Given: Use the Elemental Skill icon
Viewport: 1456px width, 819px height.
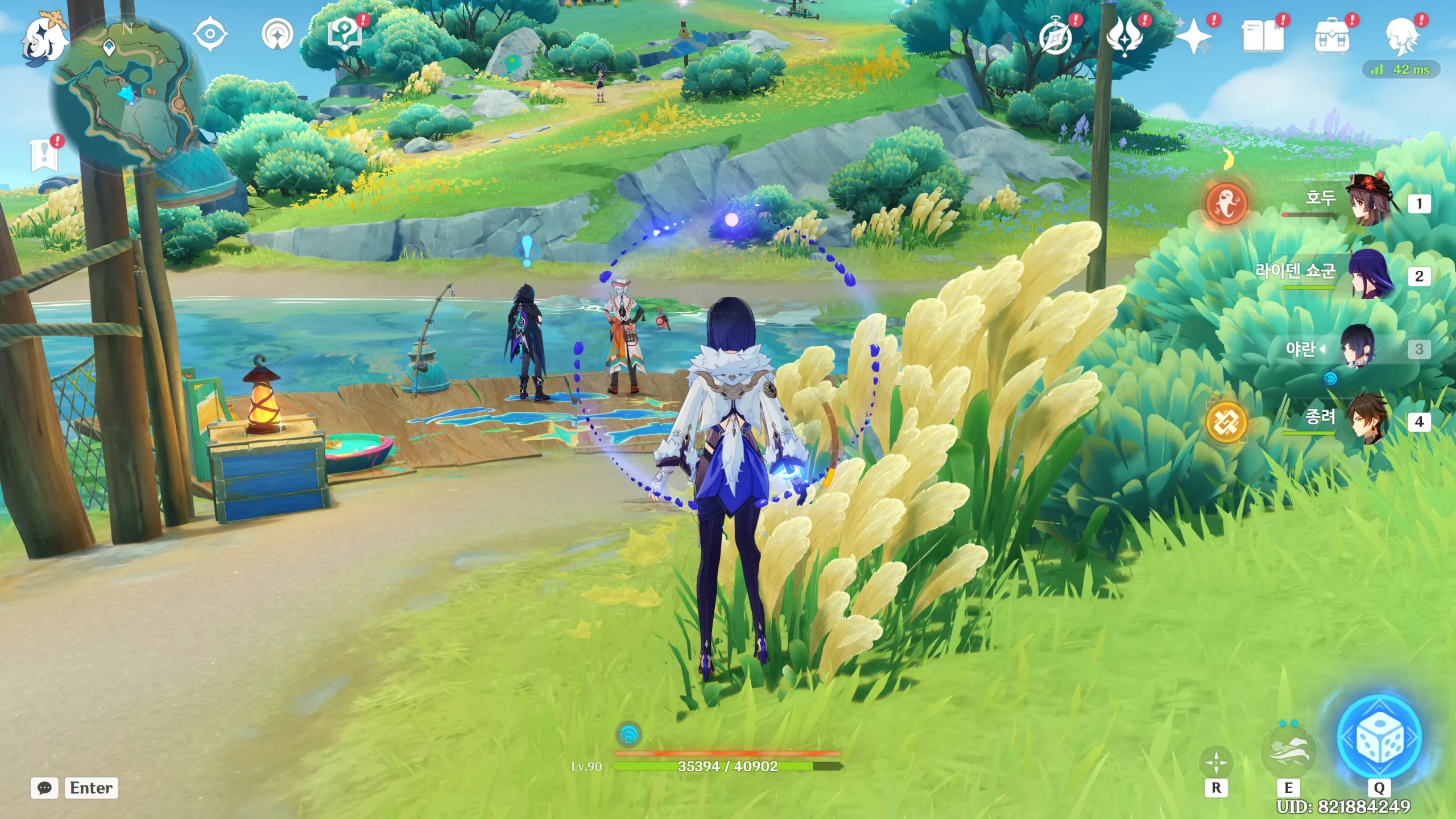Looking at the screenshot, I should [x=1288, y=752].
